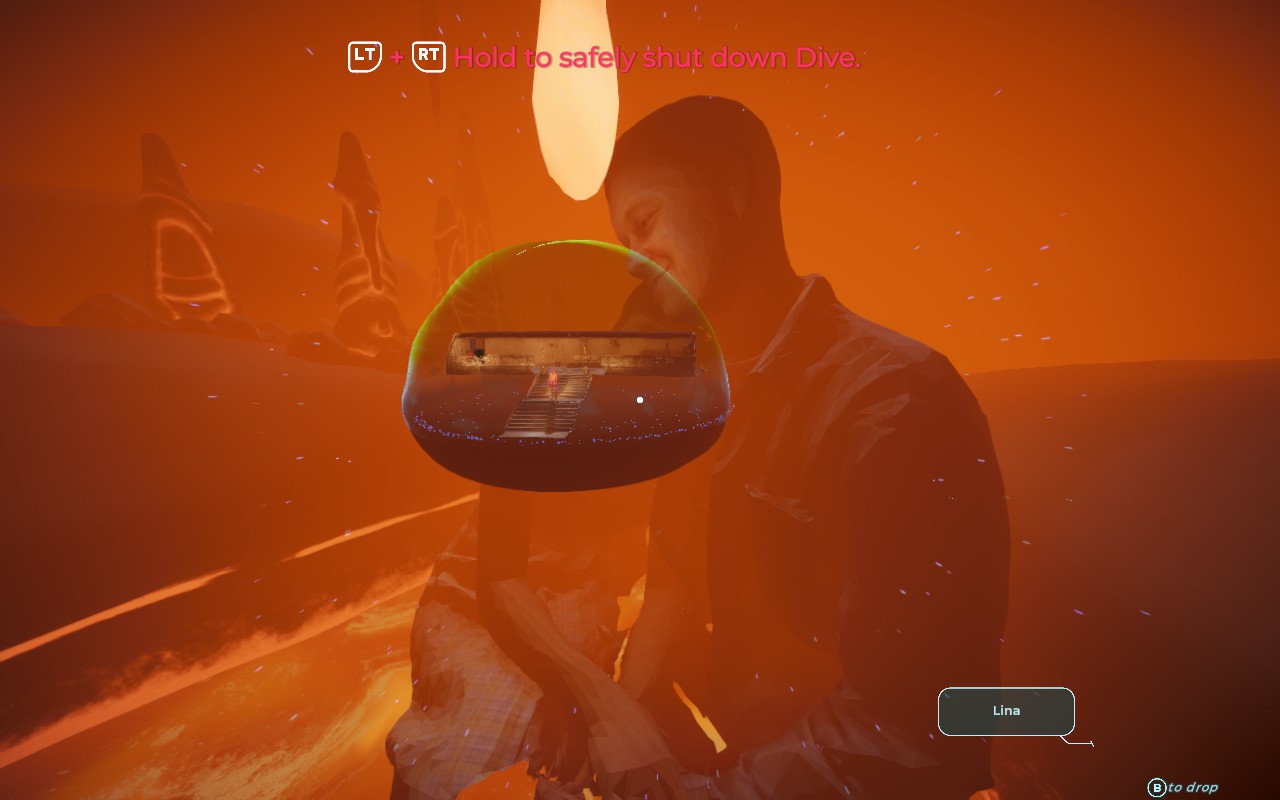Select the circled B button prompt icon

click(x=1158, y=787)
